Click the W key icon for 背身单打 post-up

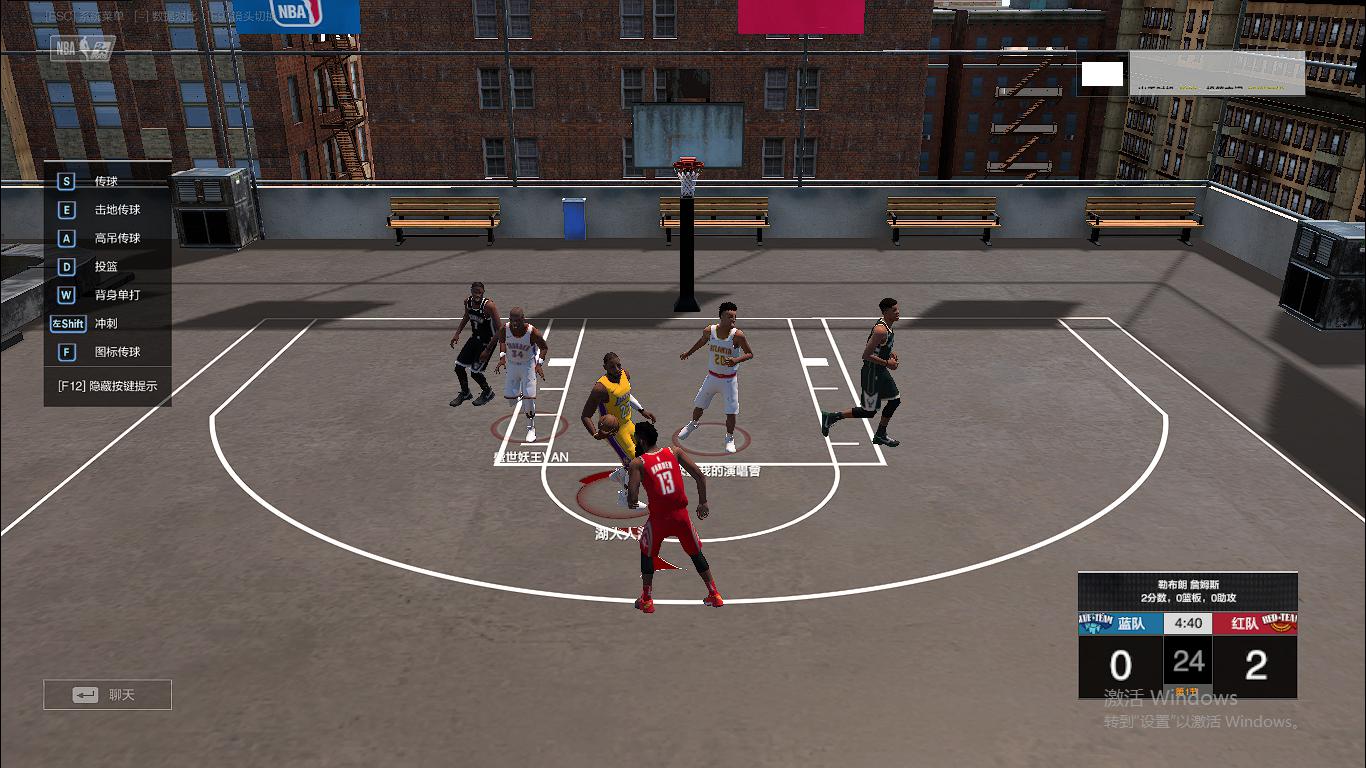pos(66,295)
